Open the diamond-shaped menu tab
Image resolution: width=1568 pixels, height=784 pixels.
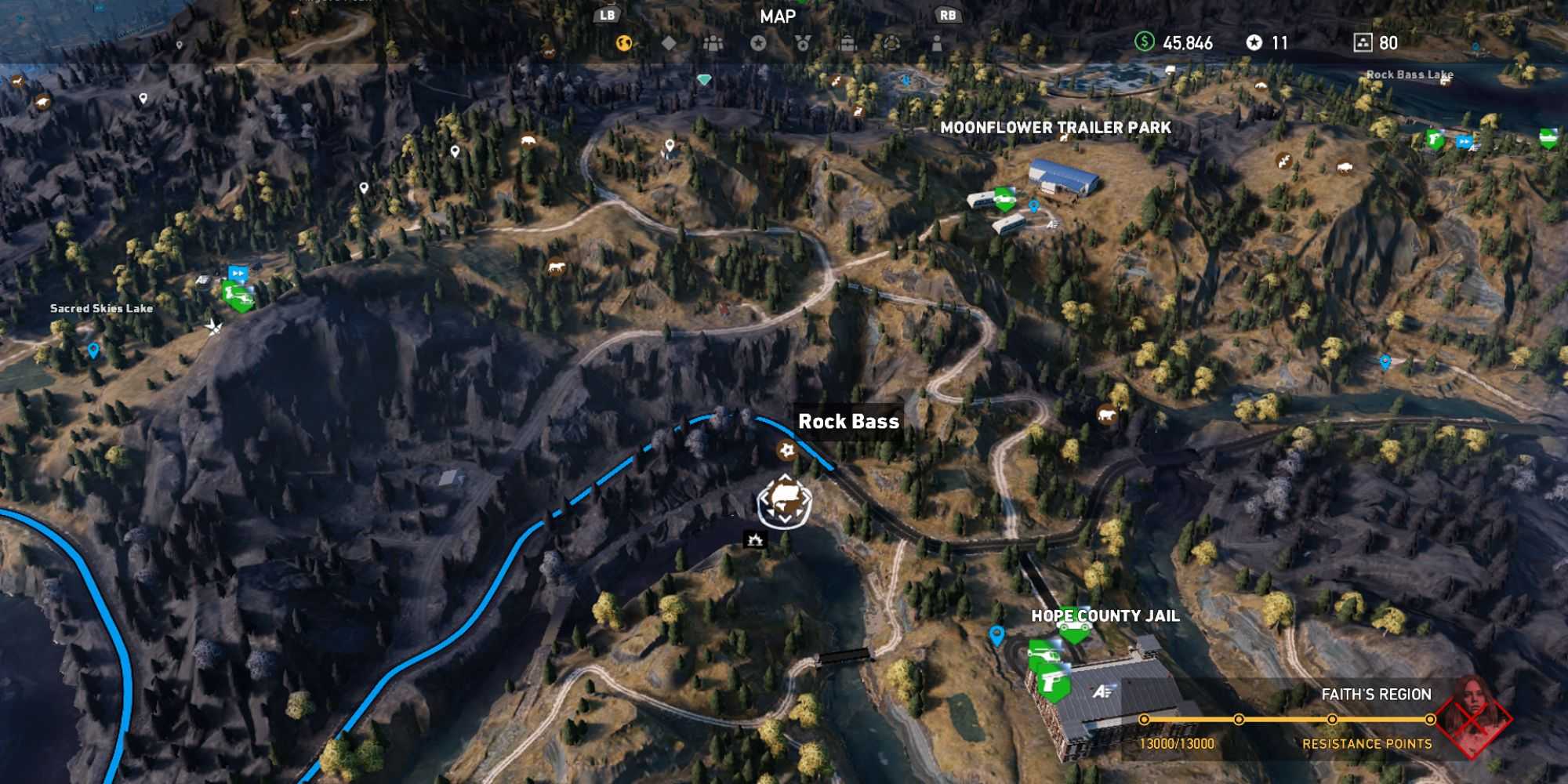coord(669,43)
